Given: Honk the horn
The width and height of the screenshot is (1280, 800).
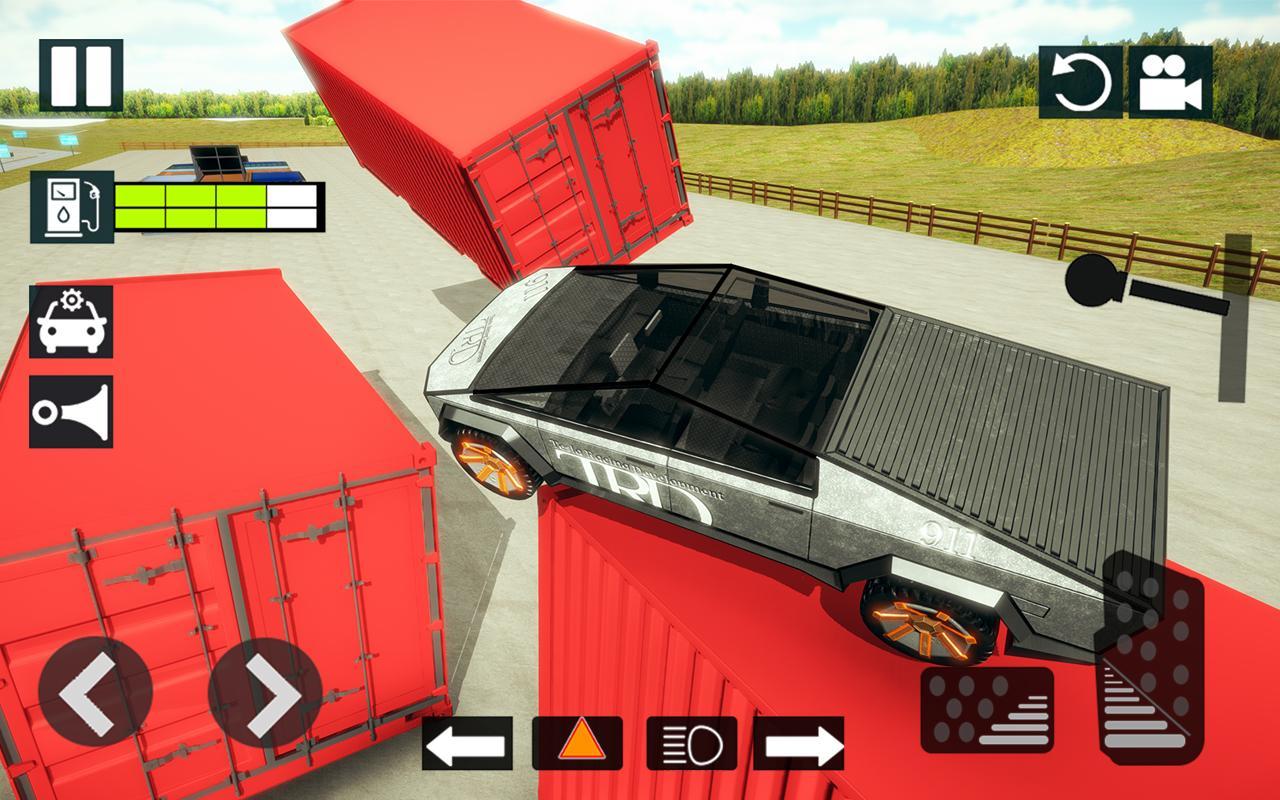Looking at the screenshot, I should [x=71, y=411].
